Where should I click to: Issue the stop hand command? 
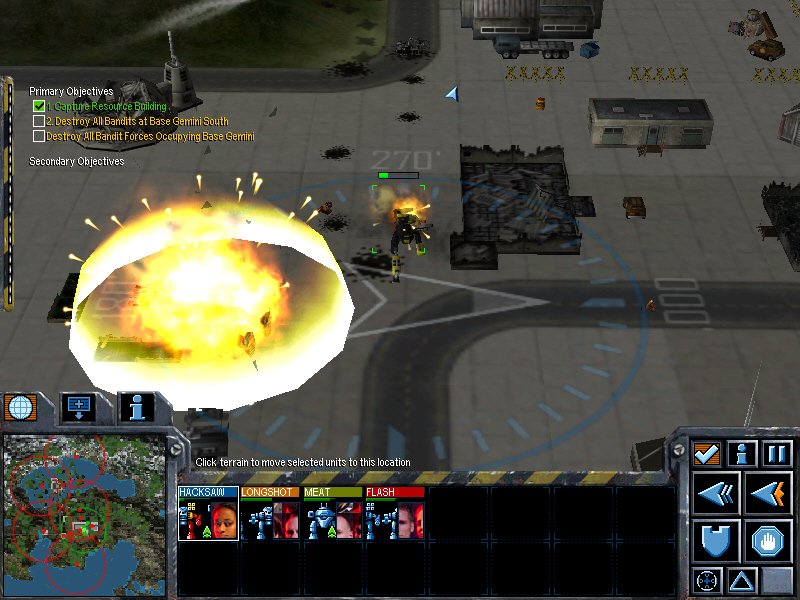coord(767,540)
